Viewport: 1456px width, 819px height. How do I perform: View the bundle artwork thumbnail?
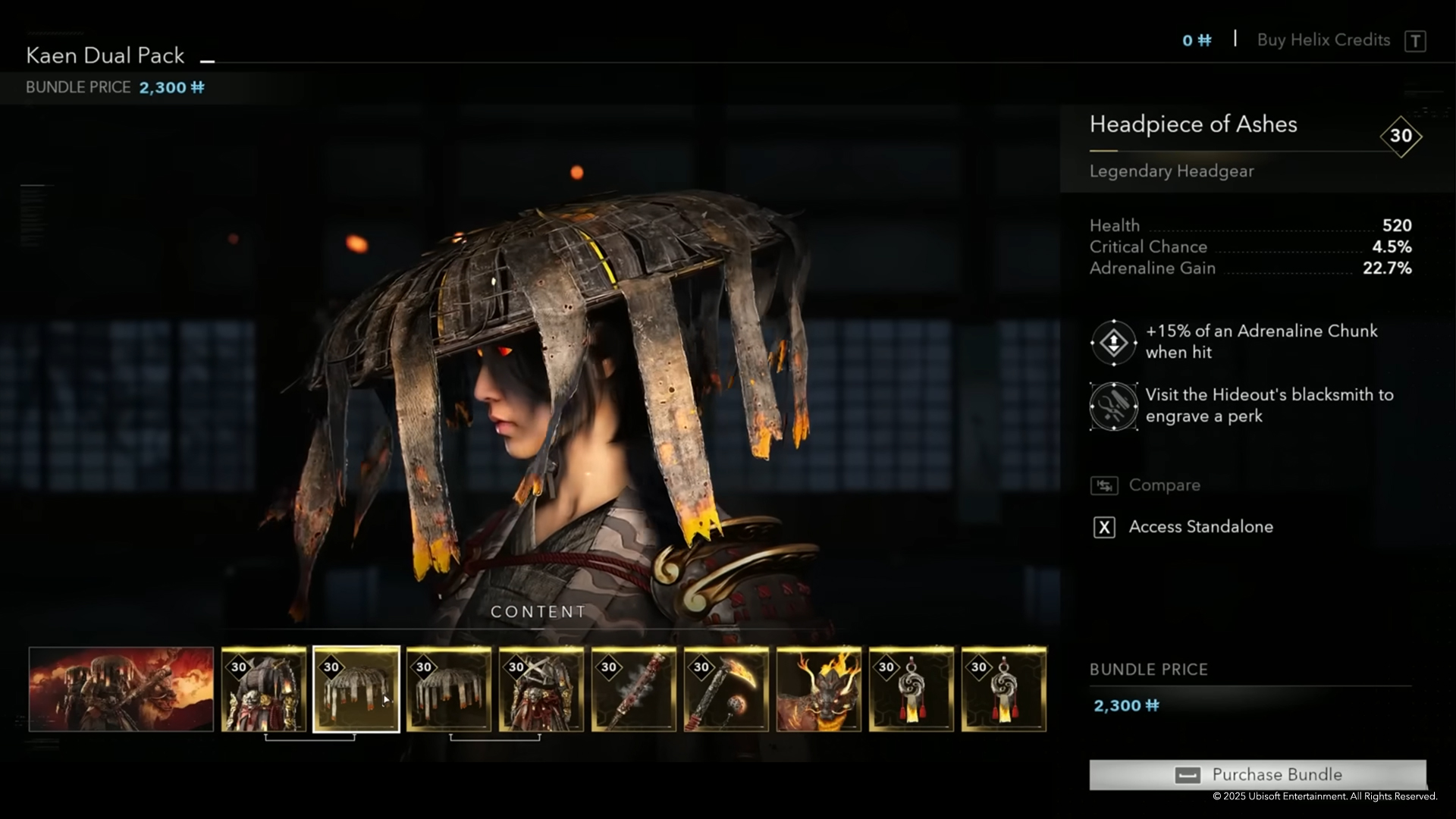(x=121, y=689)
